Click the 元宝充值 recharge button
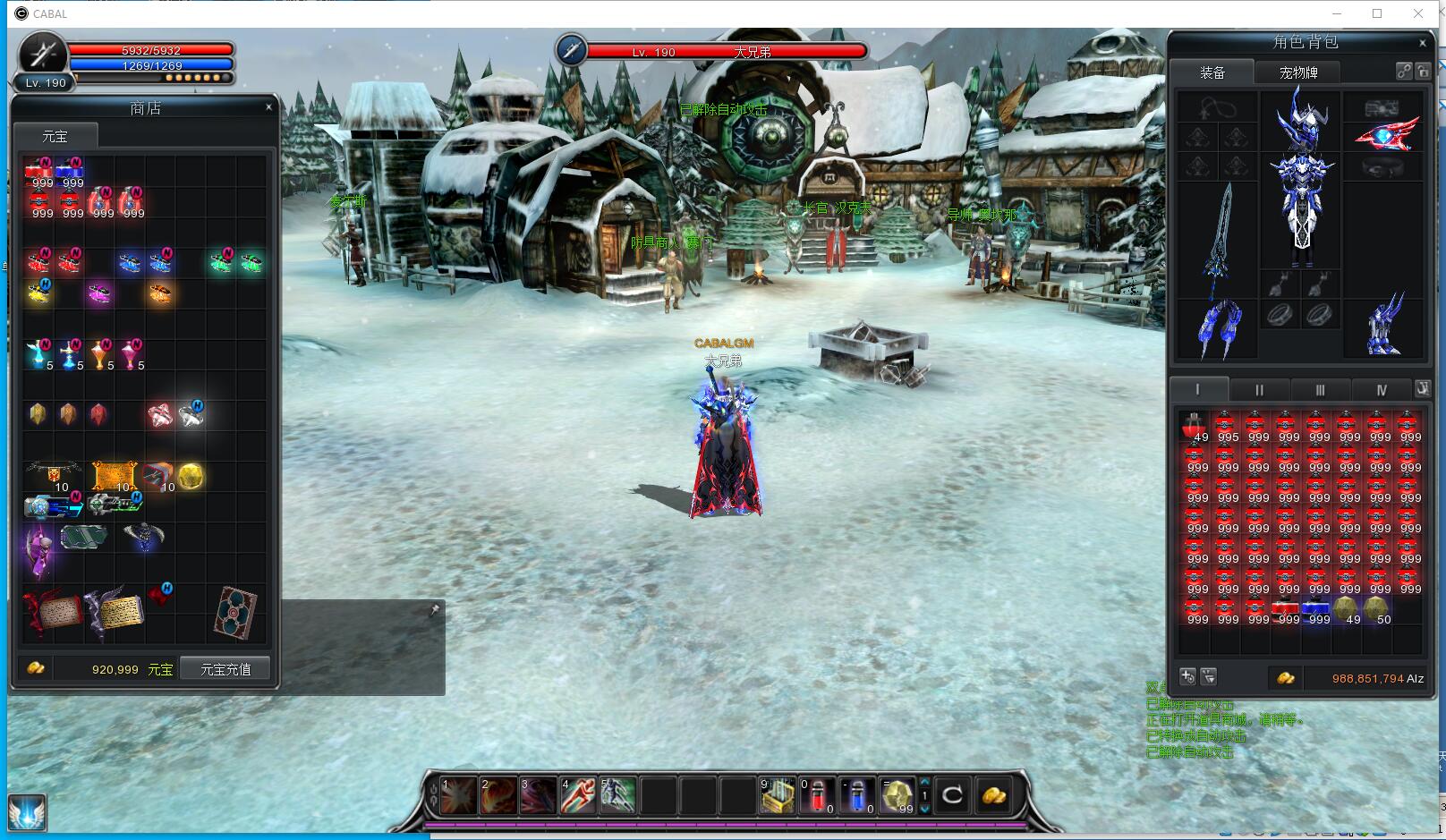Image resolution: width=1446 pixels, height=840 pixels. coord(225,669)
